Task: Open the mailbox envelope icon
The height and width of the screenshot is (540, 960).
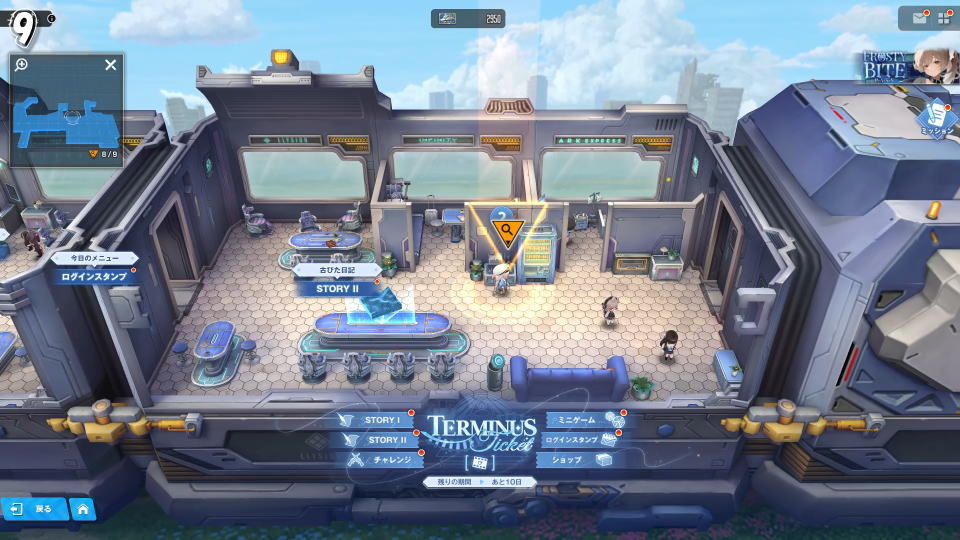Action: click(919, 18)
